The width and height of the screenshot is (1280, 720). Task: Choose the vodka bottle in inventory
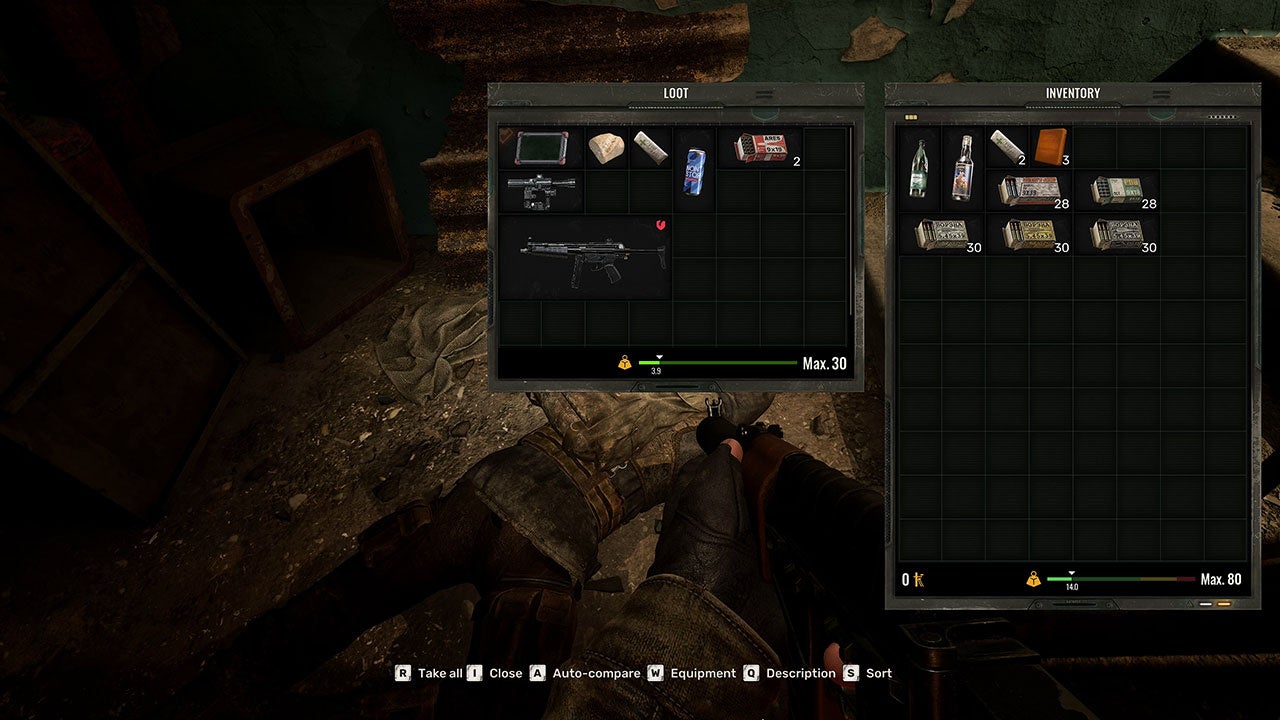tap(963, 167)
